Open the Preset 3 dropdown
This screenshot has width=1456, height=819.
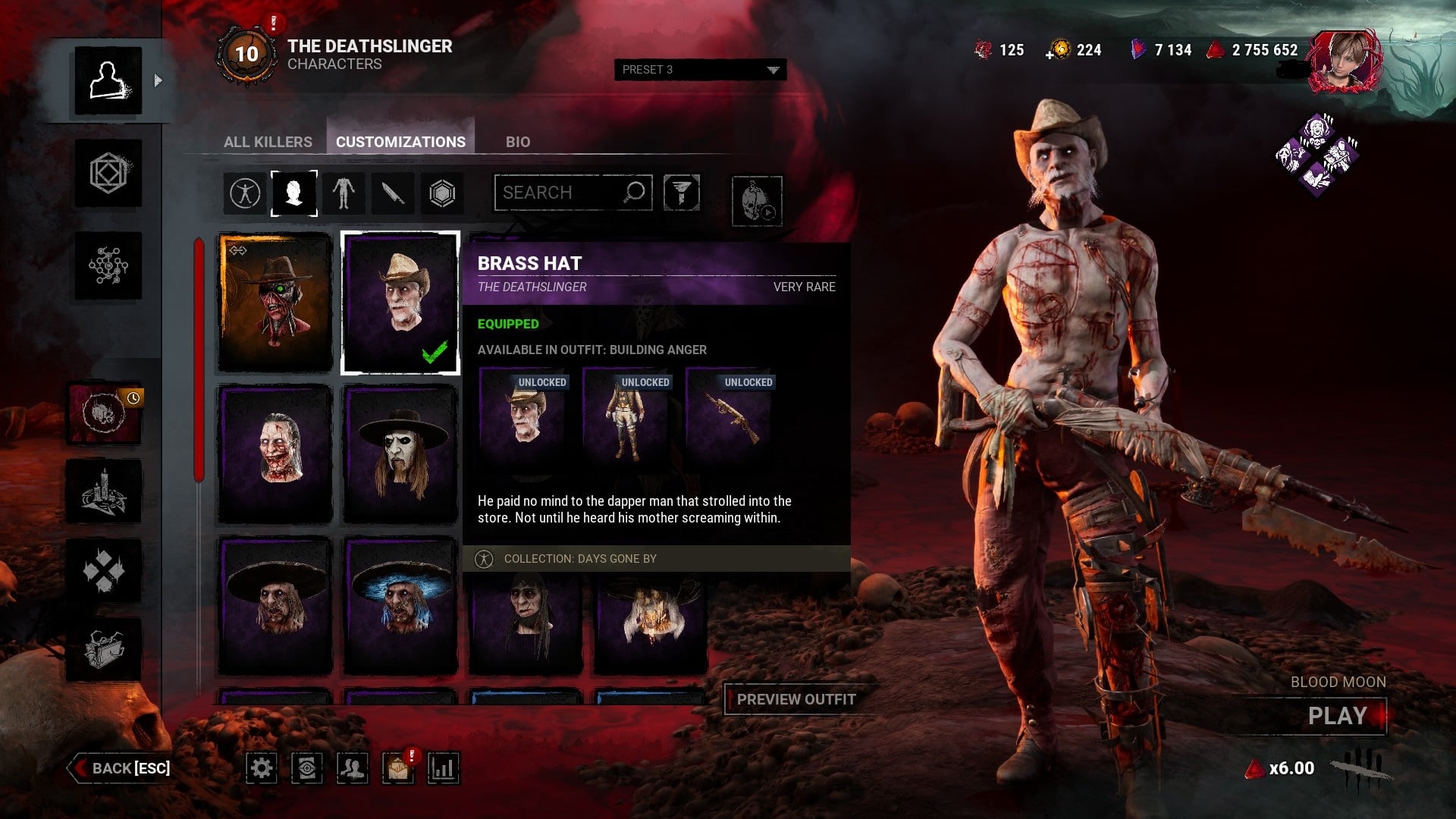(x=700, y=70)
